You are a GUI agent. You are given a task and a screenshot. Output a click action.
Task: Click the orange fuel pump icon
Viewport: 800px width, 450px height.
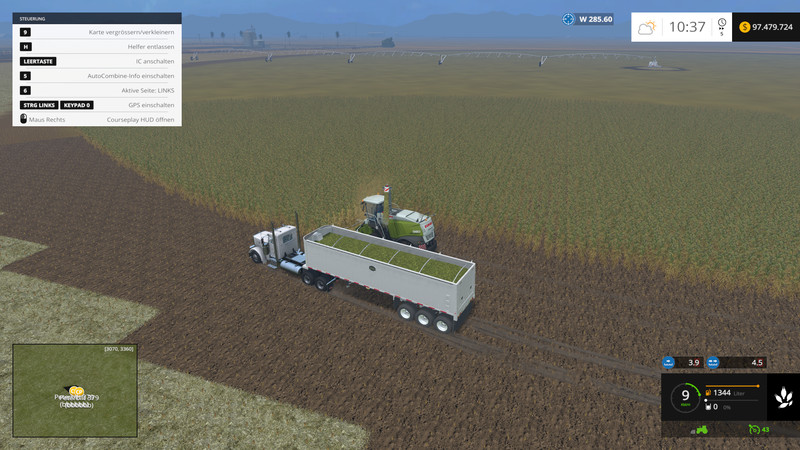(708, 393)
